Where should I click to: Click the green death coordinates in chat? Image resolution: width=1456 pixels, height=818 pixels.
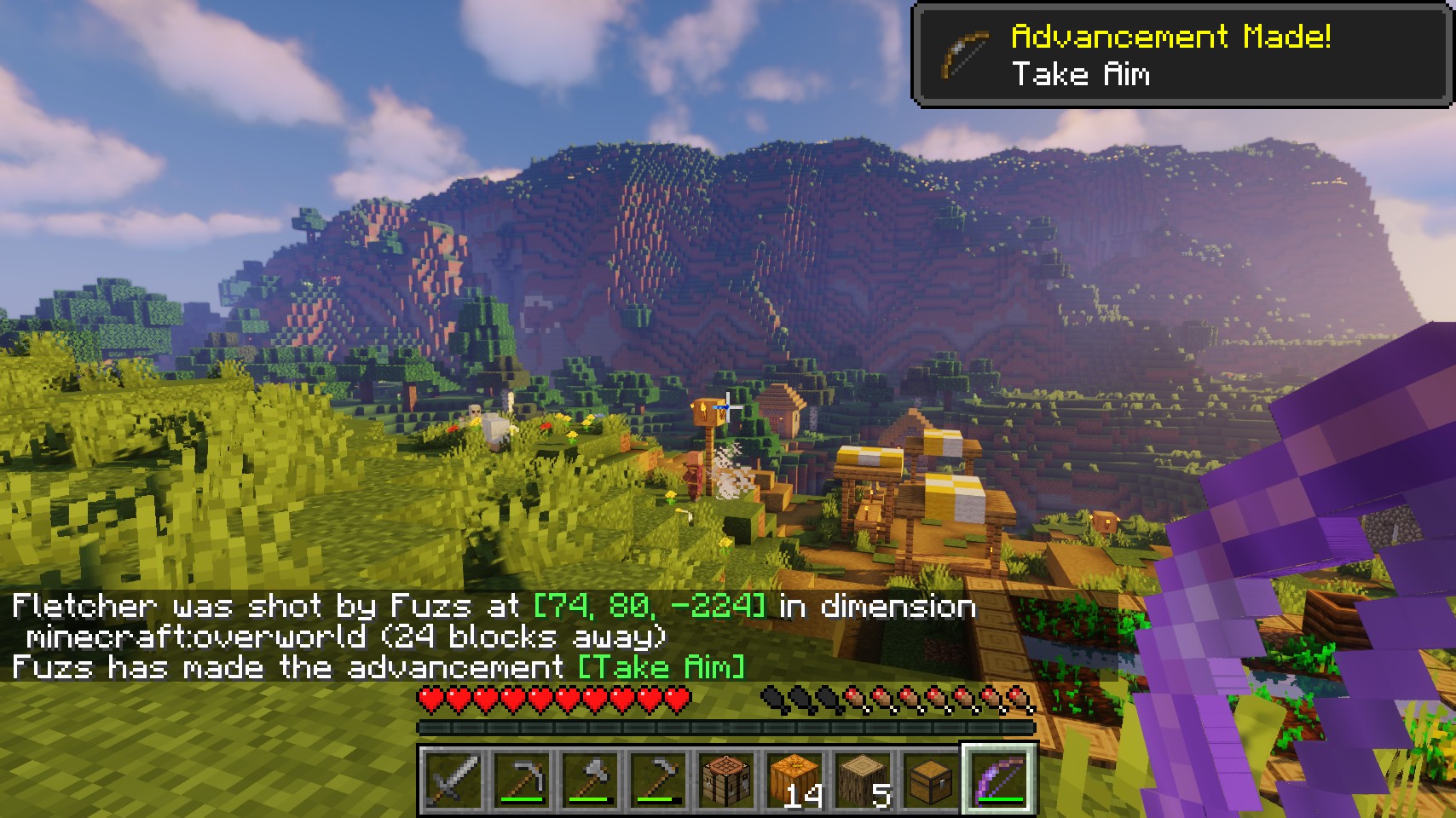[650, 606]
